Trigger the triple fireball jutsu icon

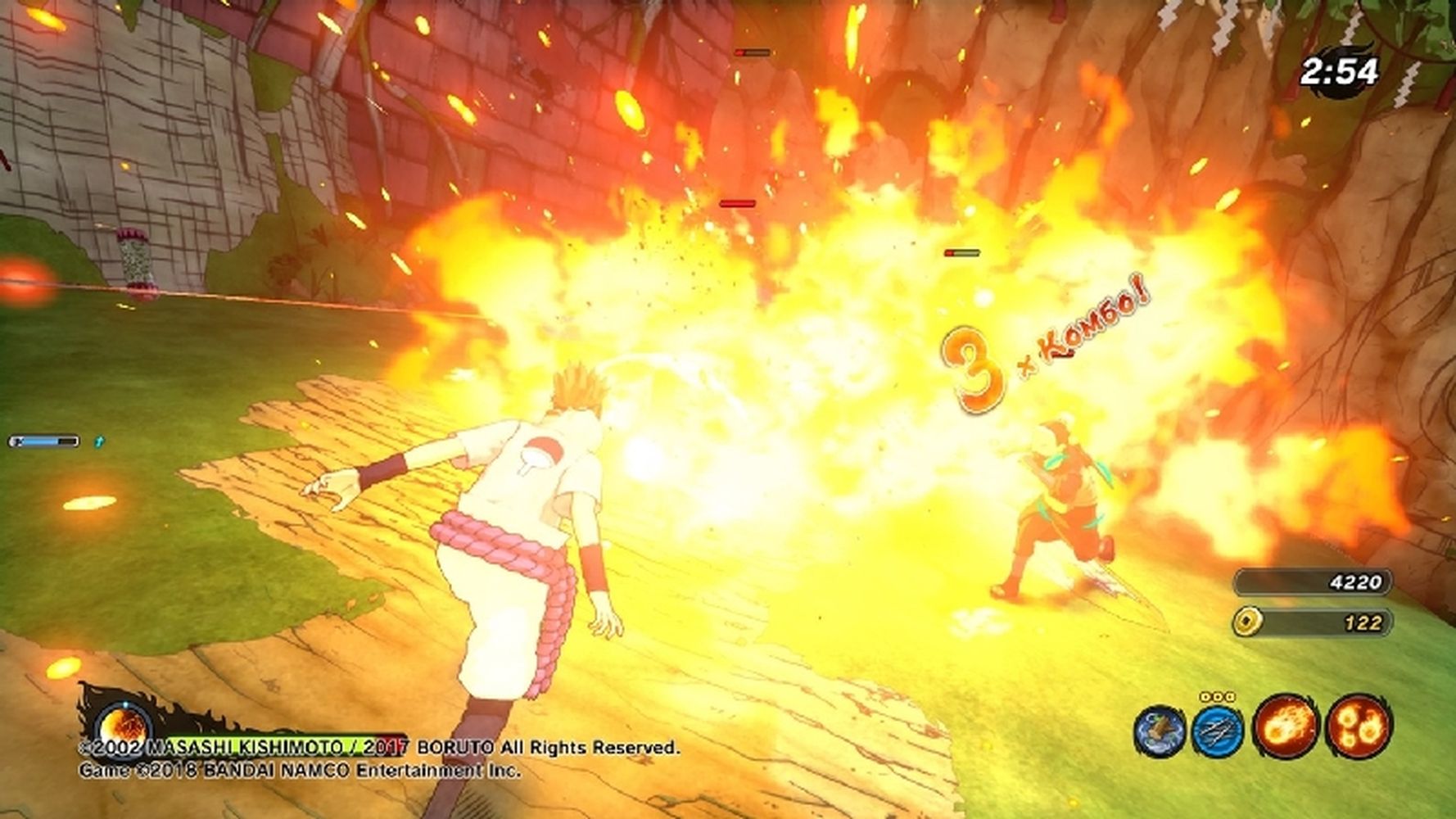(1358, 726)
